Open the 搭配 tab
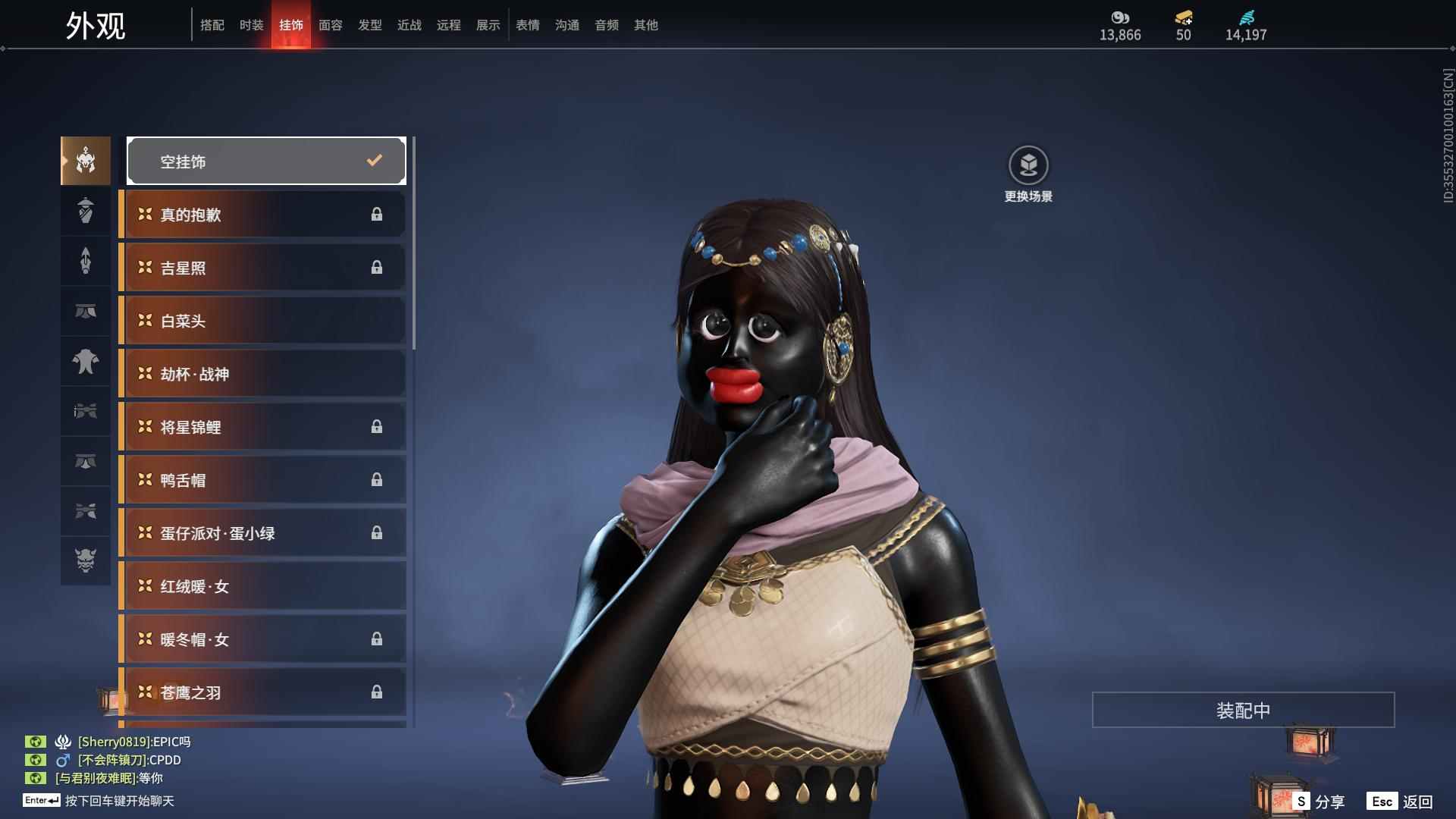1456x819 pixels. coord(212,25)
